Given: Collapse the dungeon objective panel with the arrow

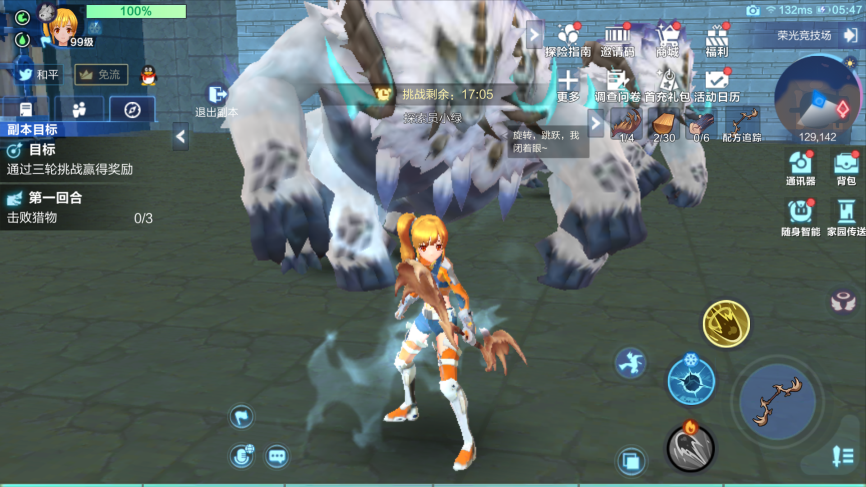Looking at the screenshot, I should click(x=180, y=137).
